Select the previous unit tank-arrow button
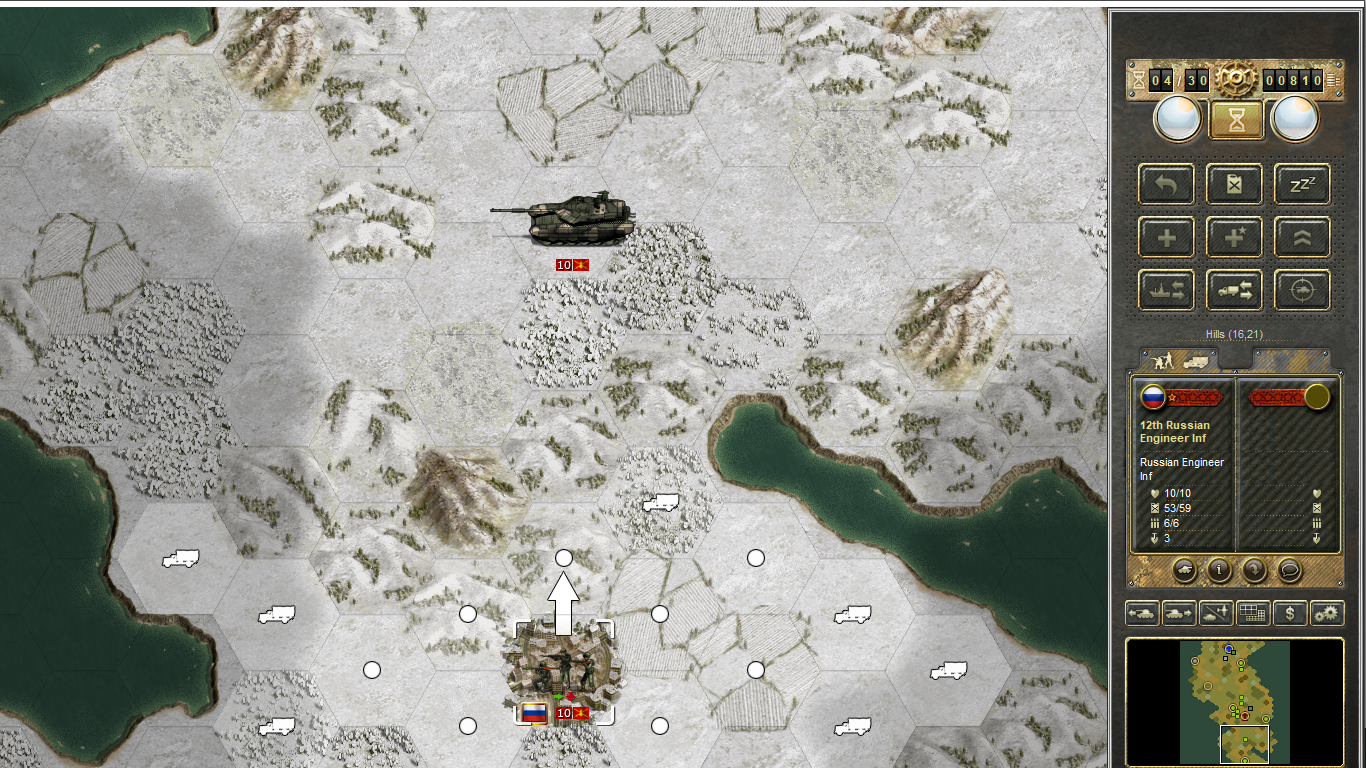This screenshot has width=1366, height=768. 1142,613
